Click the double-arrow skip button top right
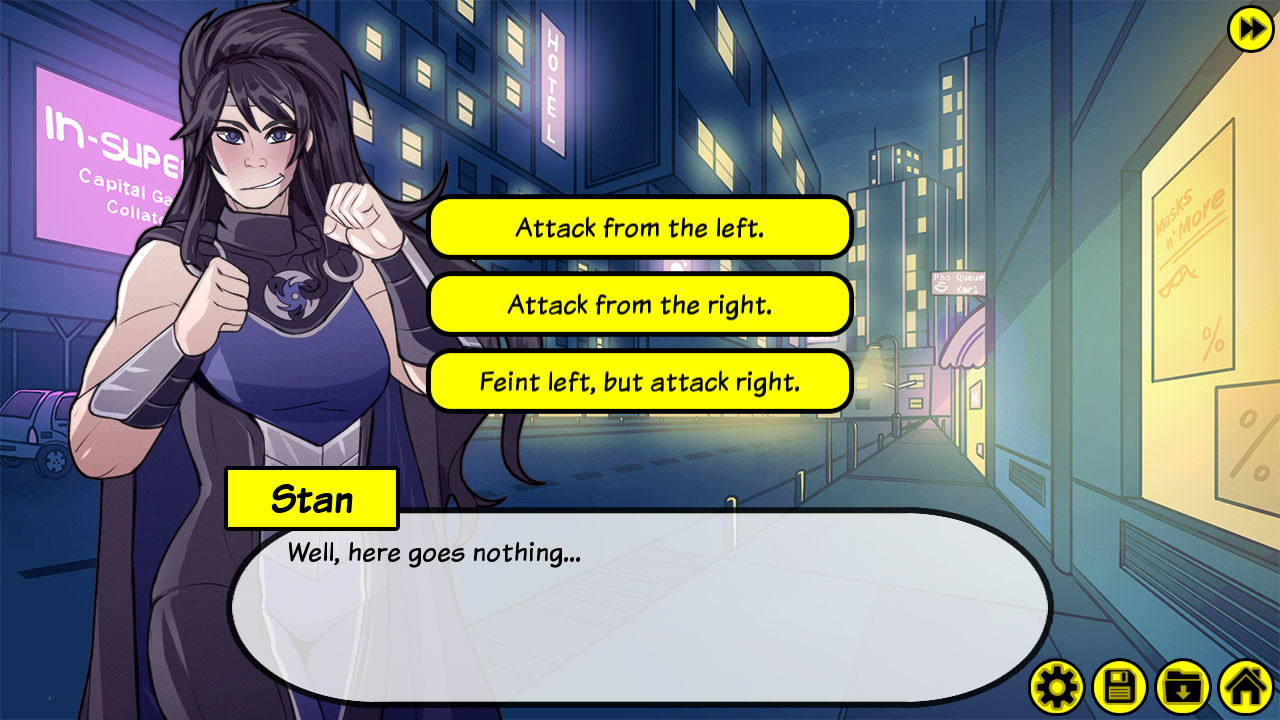 [1247, 30]
